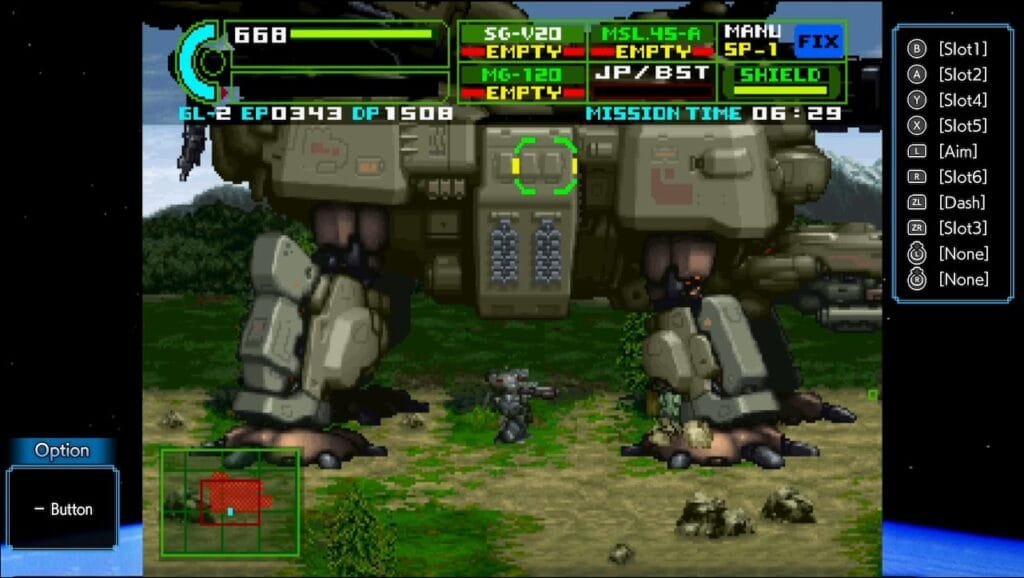Select the SHIELD equipment slot
This screenshot has width=1024, height=578.
click(x=780, y=76)
